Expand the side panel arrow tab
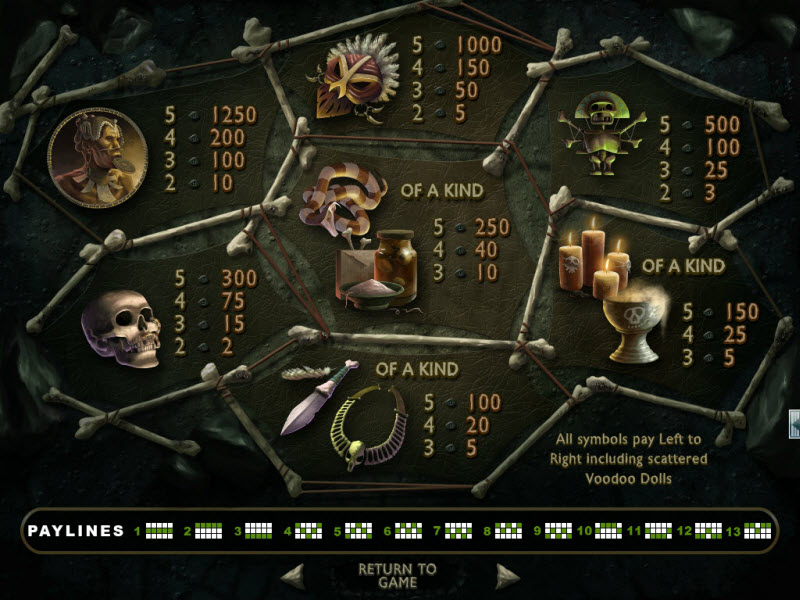800x600 pixels. [x=794, y=424]
